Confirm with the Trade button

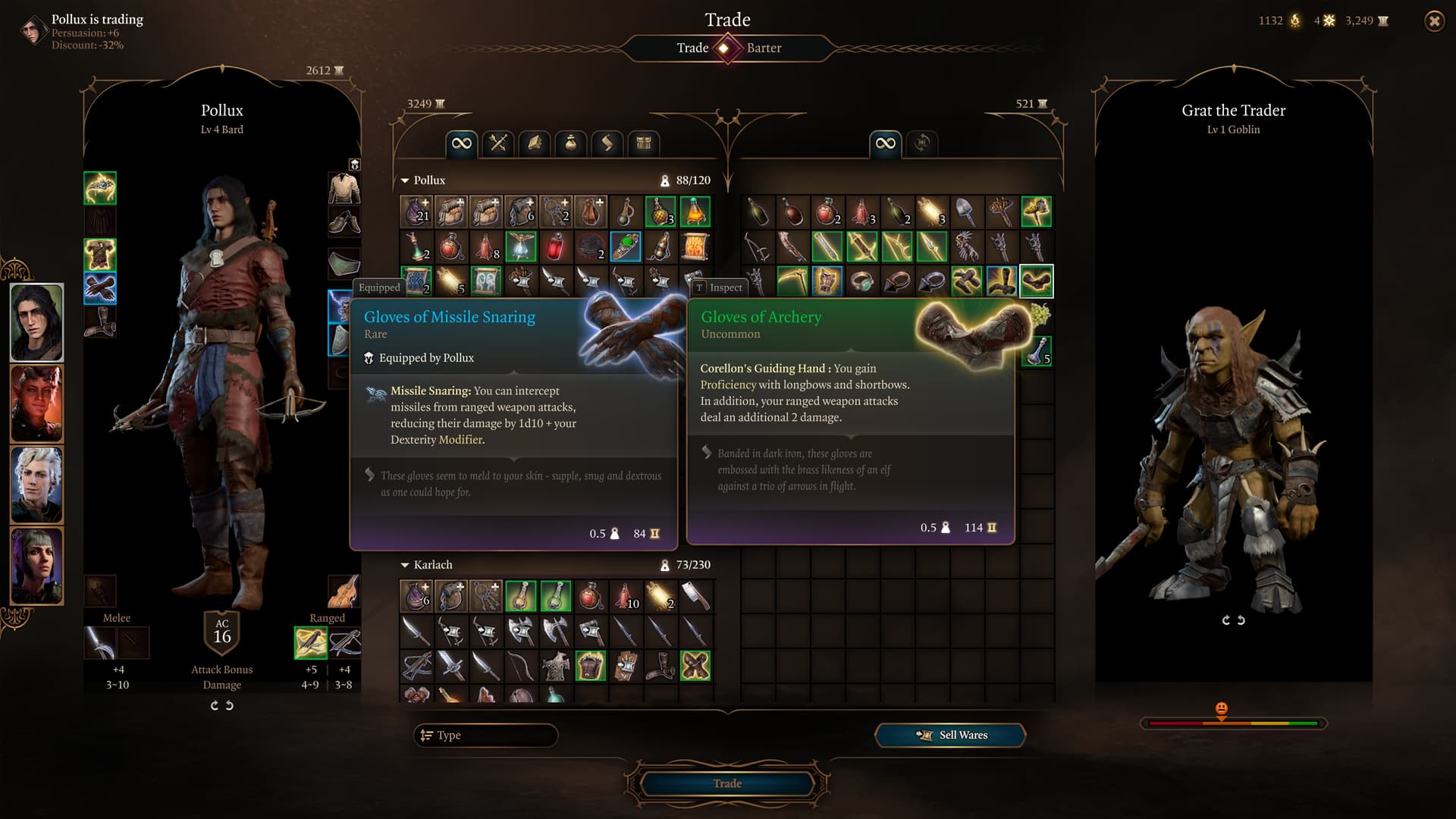[x=726, y=783]
